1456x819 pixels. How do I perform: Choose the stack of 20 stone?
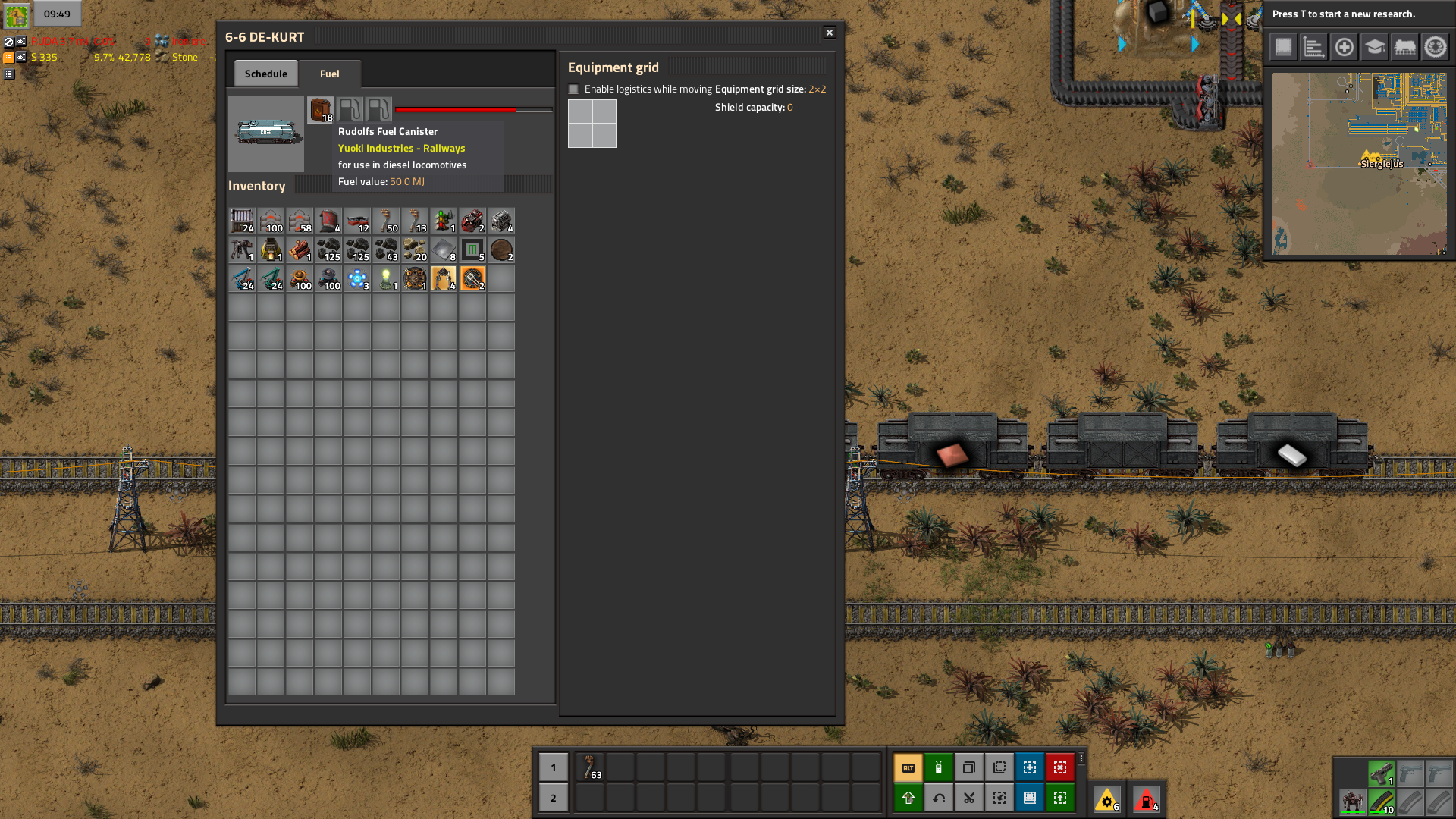coord(415,250)
